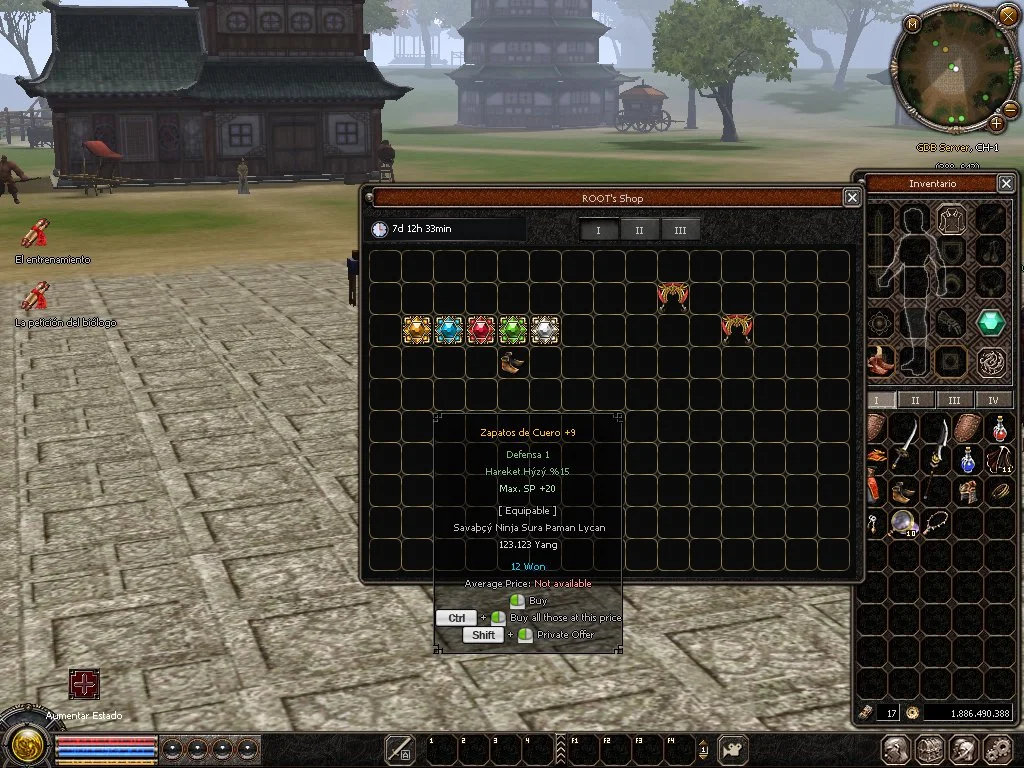This screenshot has height=768, width=1024.
Task: Open the large map with M button
Action: pos(913,23)
